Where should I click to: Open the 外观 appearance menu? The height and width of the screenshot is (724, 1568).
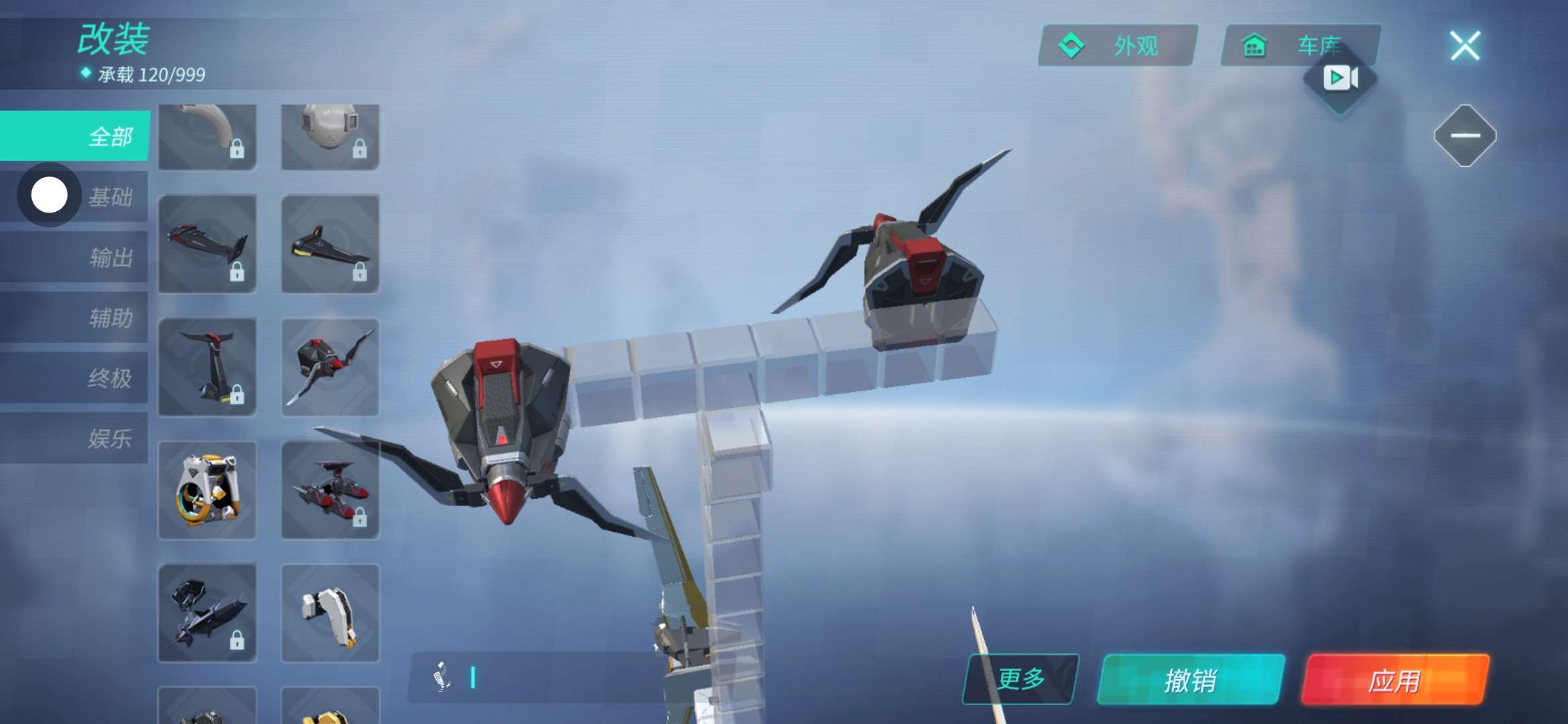click(1118, 46)
